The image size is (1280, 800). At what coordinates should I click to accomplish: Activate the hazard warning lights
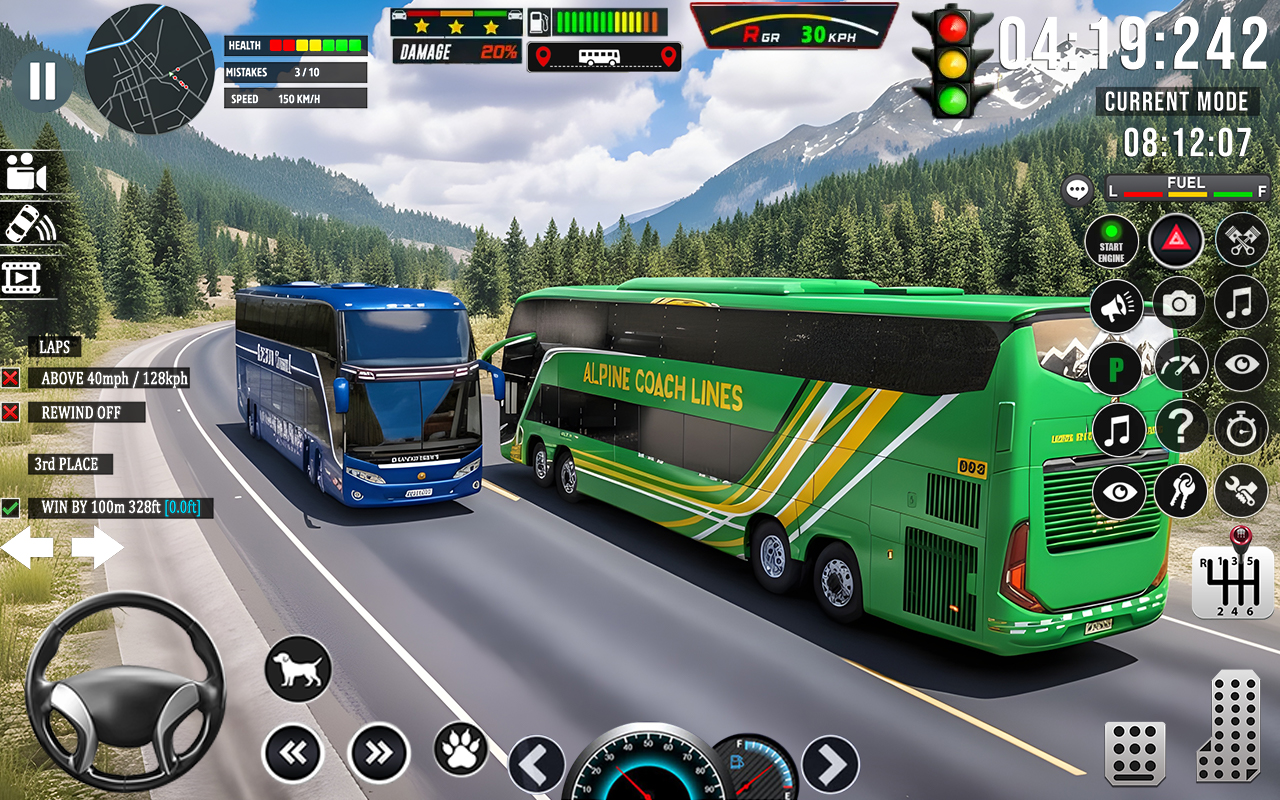click(x=1177, y=242)
